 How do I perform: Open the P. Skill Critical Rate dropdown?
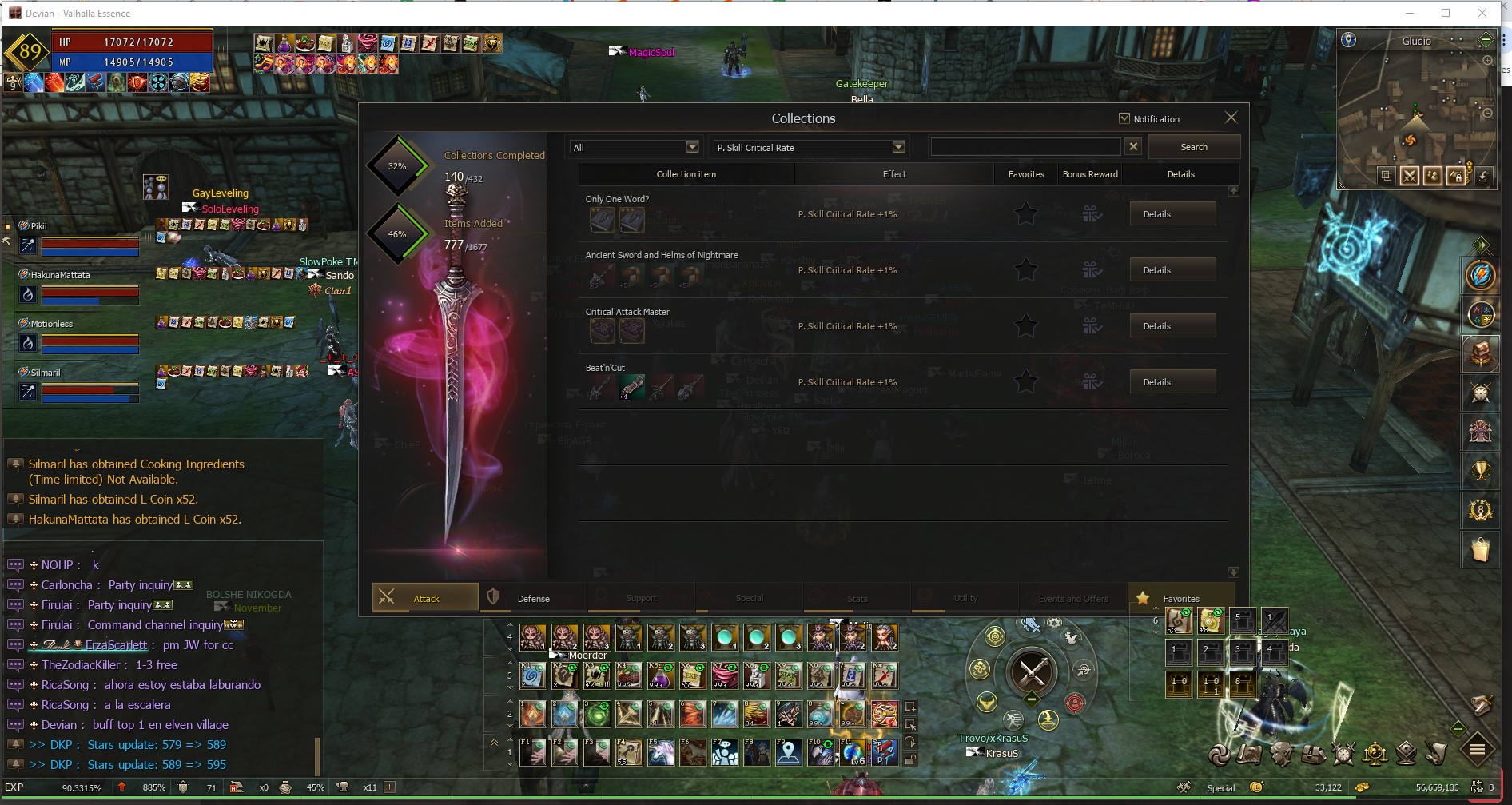pyautogui.click(x=810, y=147)
